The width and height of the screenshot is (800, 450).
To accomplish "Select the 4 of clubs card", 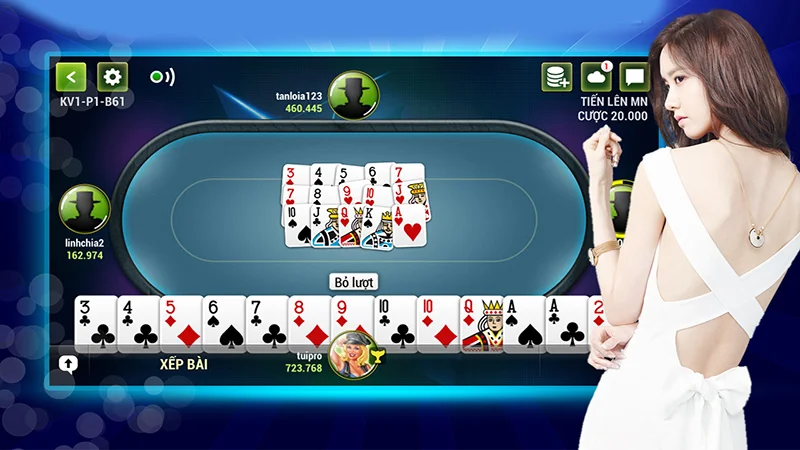I will pos(138,324).
